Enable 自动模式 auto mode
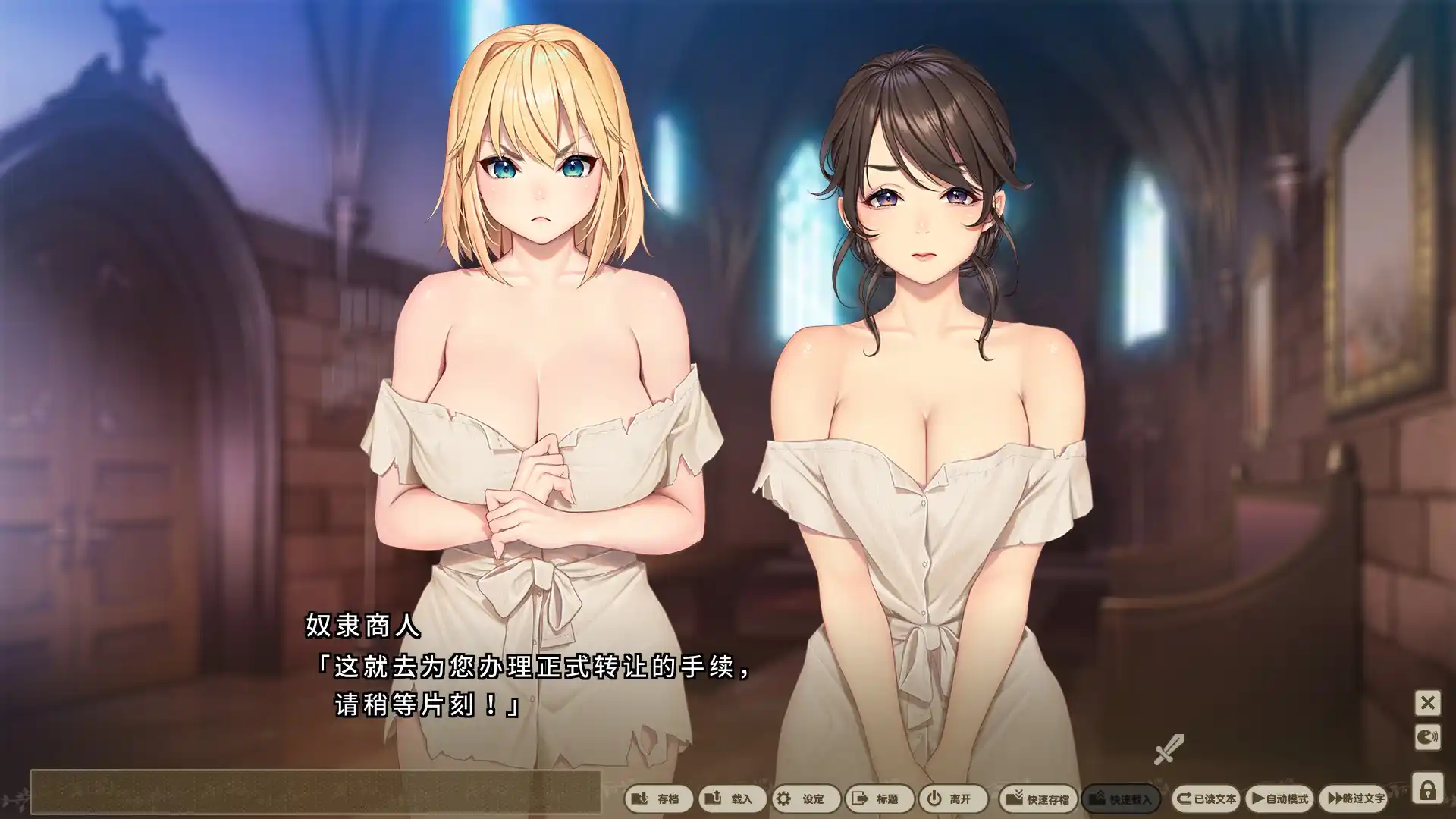The width and height of the screenshot is (1456, 819). (1279, 799)
